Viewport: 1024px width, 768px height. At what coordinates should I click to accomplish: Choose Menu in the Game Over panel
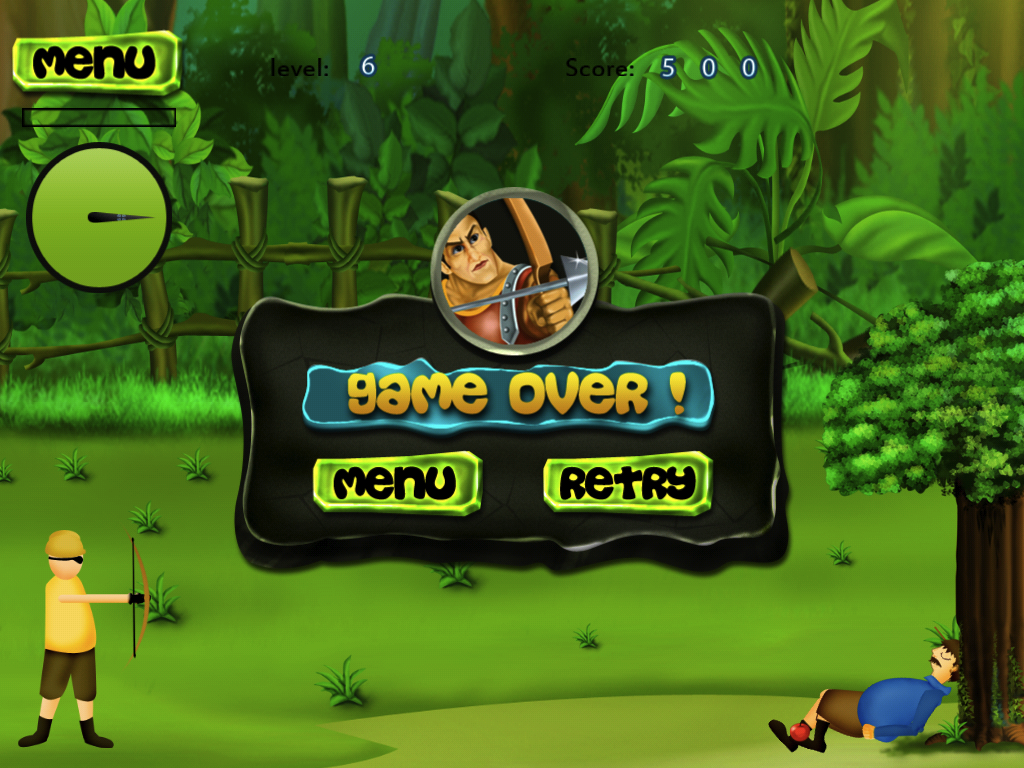point(397,482)
